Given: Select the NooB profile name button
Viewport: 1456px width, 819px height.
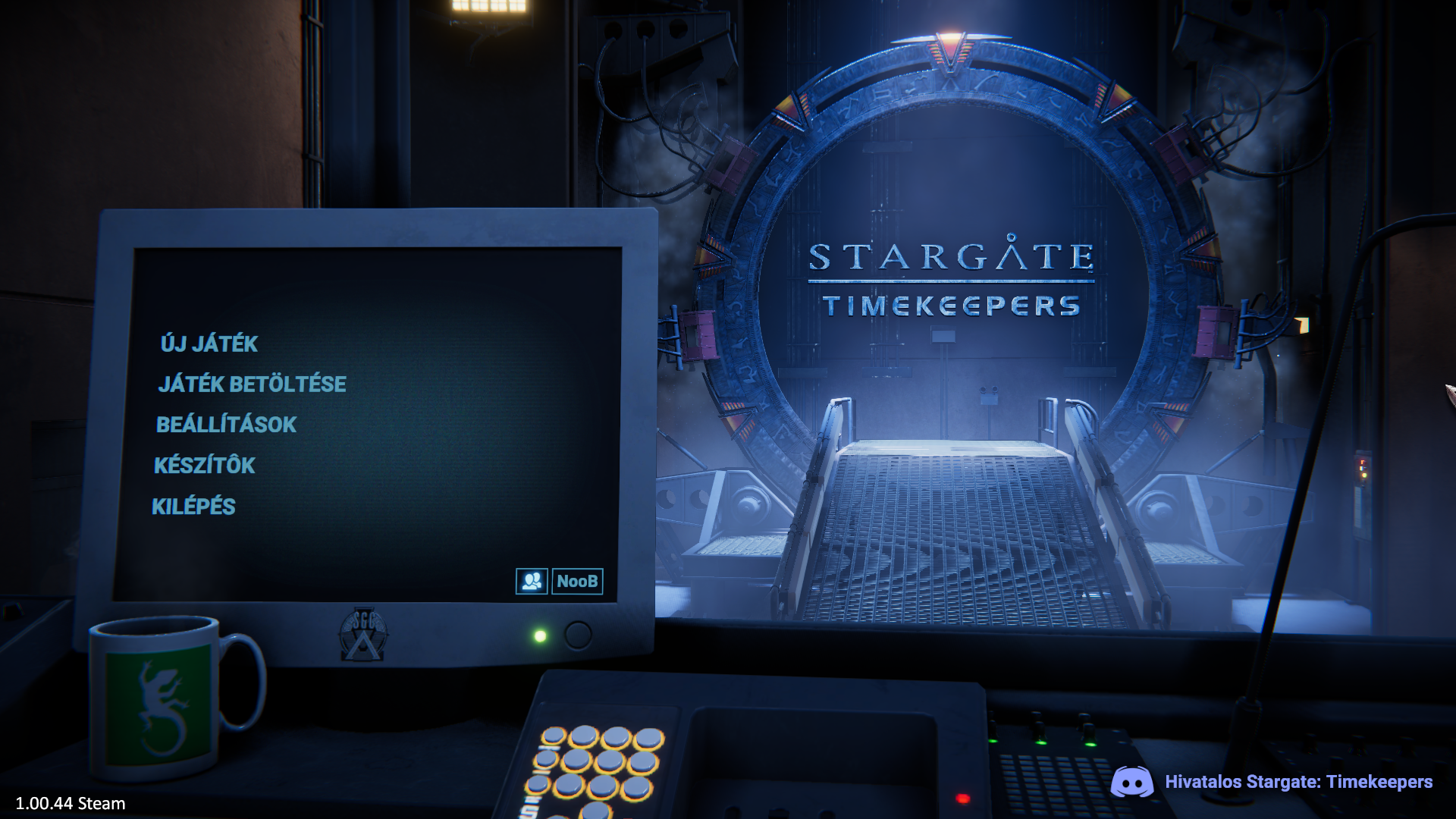Looking at the screenshot, I should [577, 582].
